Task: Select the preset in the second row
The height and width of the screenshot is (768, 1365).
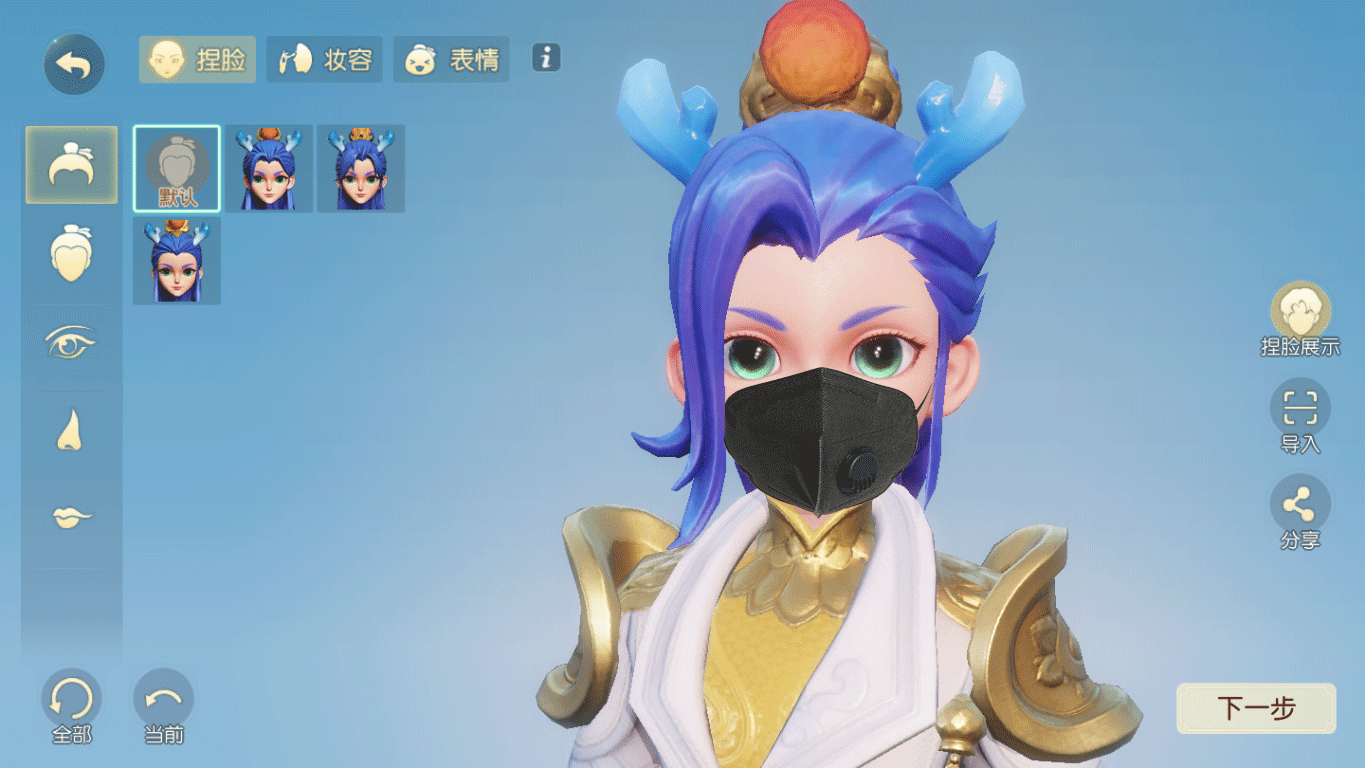Action: tap(175, 261)
